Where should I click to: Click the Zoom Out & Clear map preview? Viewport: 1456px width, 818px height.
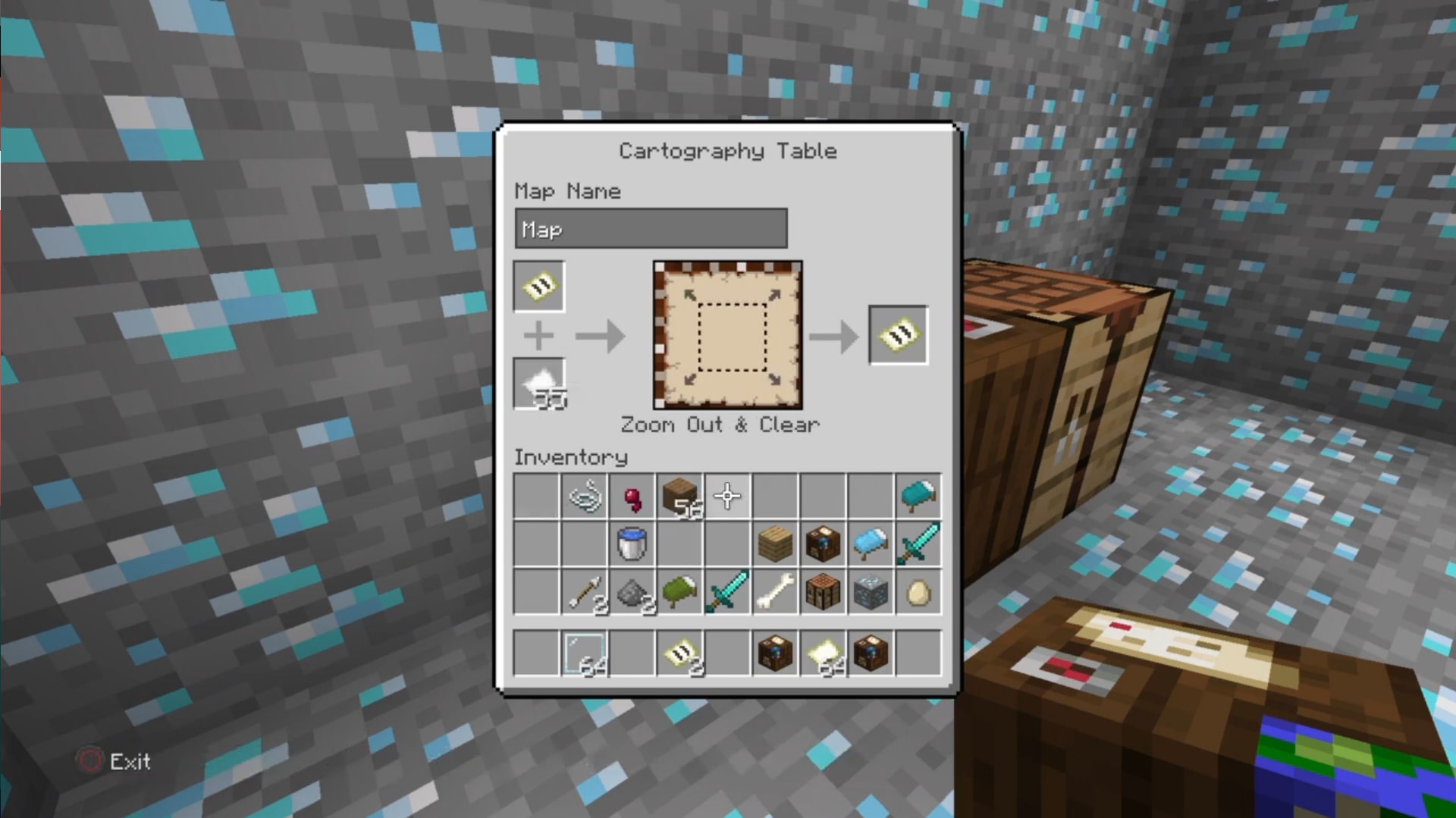[x=726, y=336]
